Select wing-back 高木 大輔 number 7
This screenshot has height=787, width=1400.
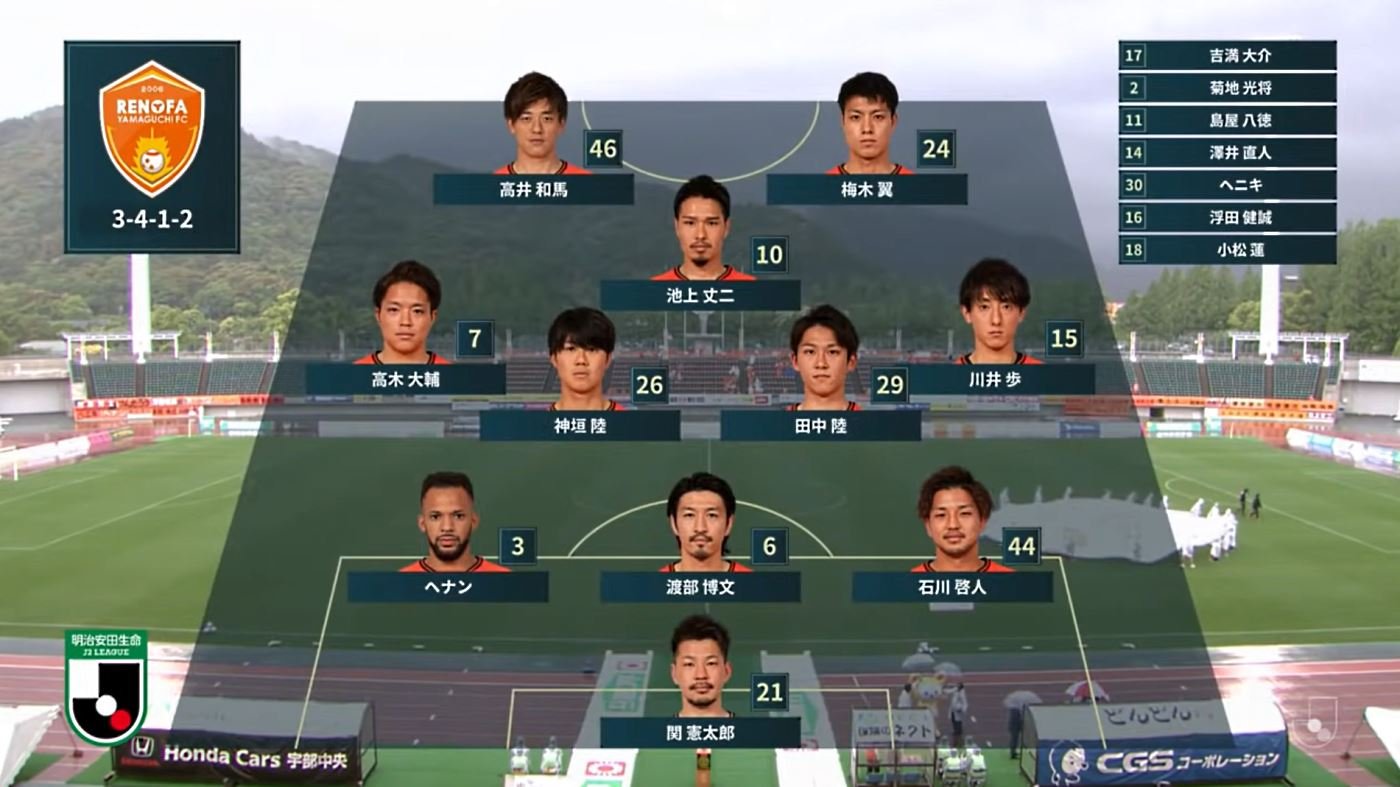pyautogui.click(x=405, y=379)
